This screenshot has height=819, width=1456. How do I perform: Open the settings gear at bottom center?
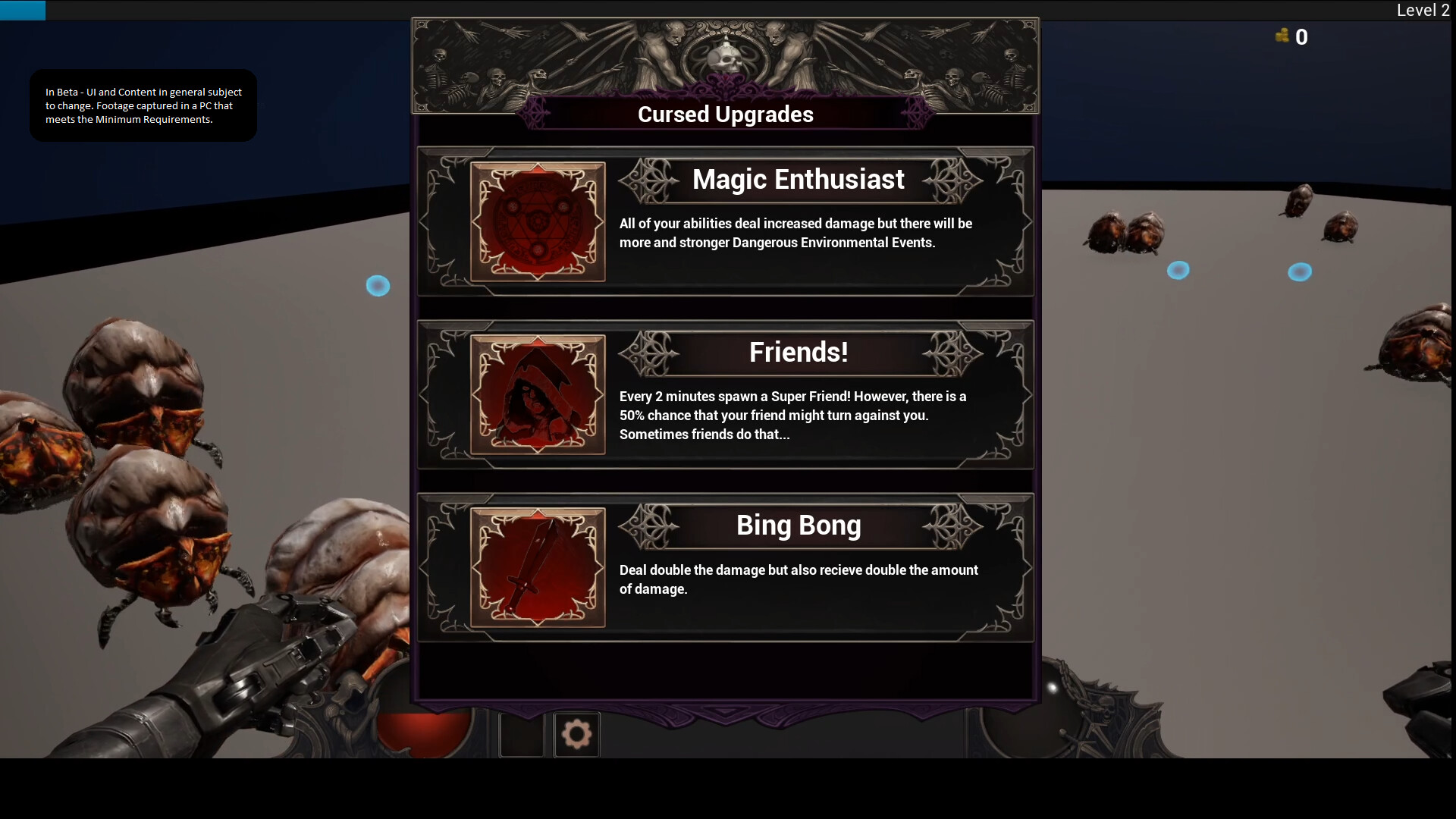coord(576,733)
